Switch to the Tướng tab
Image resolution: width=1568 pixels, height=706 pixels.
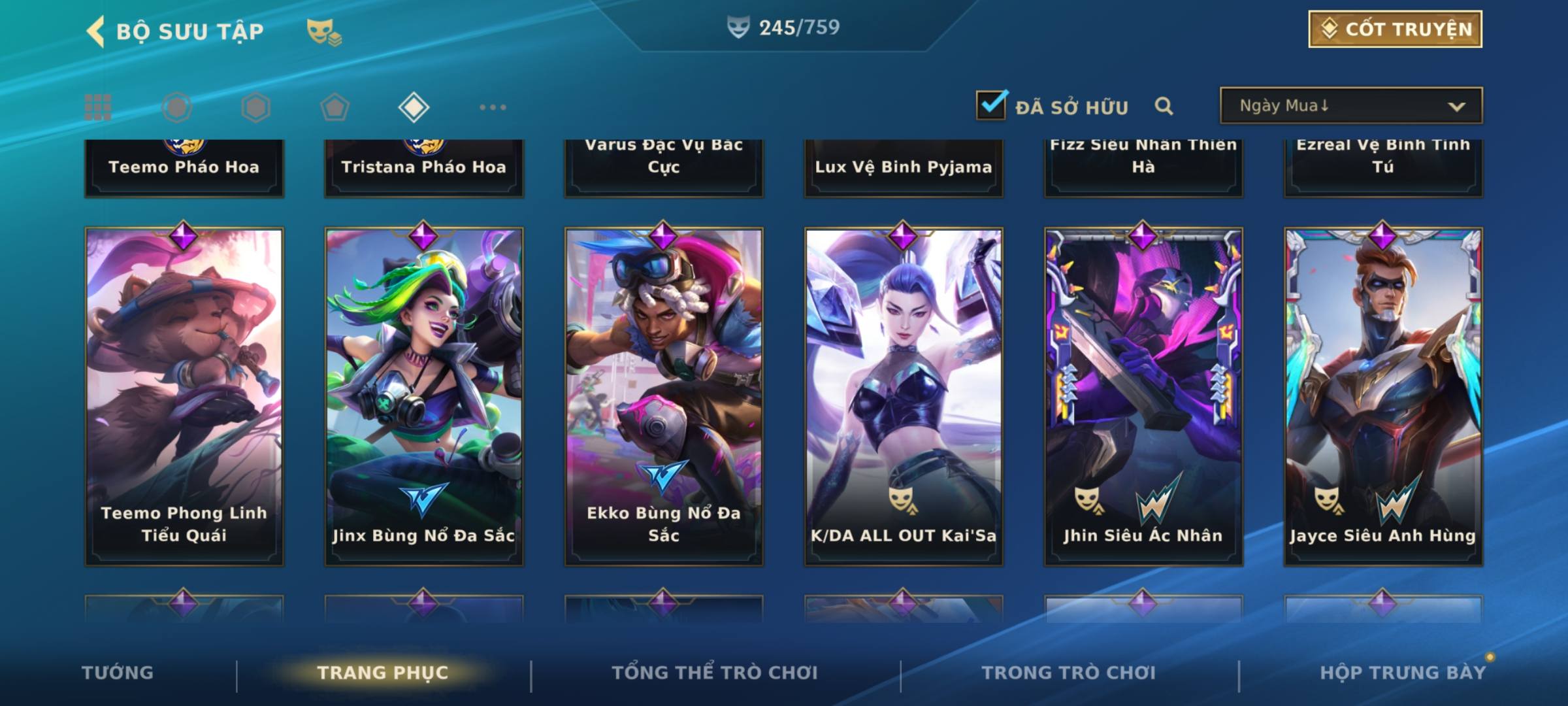(118, 673)
